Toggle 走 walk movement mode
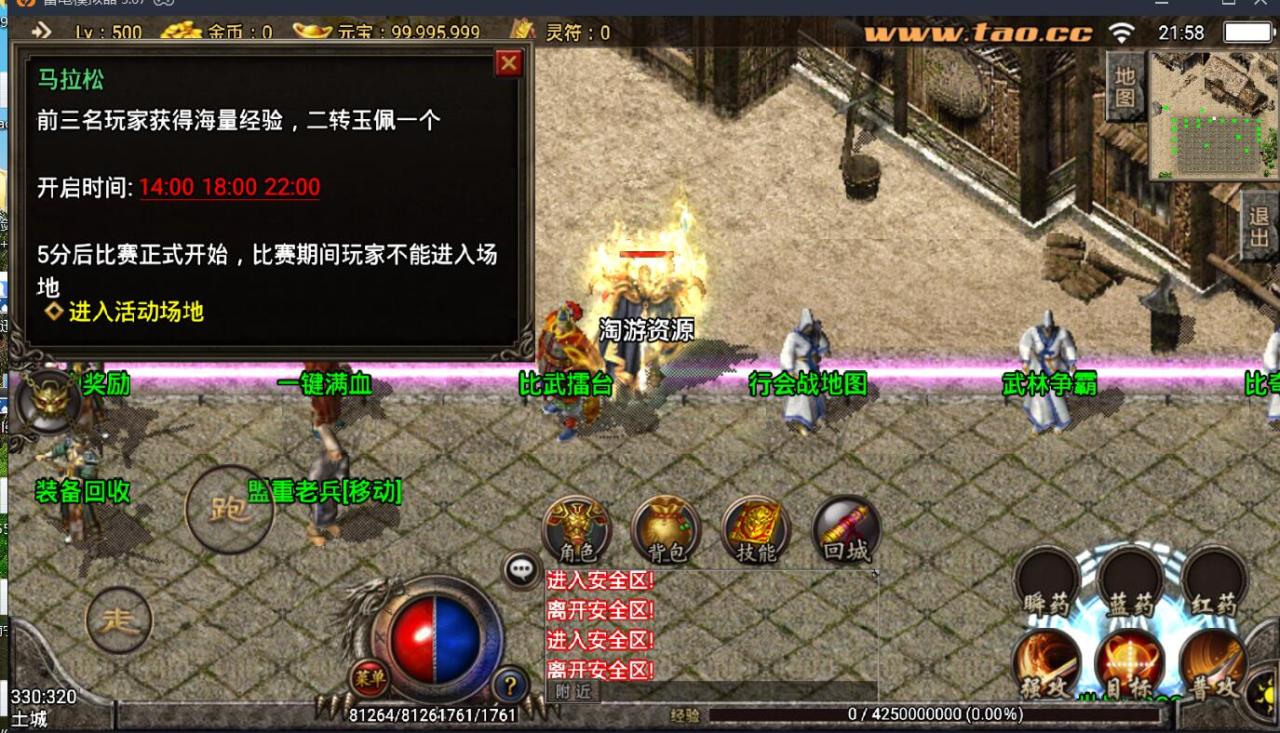Screen dimensions: 1280x733 pyautogui.click(x=119, y=620)
